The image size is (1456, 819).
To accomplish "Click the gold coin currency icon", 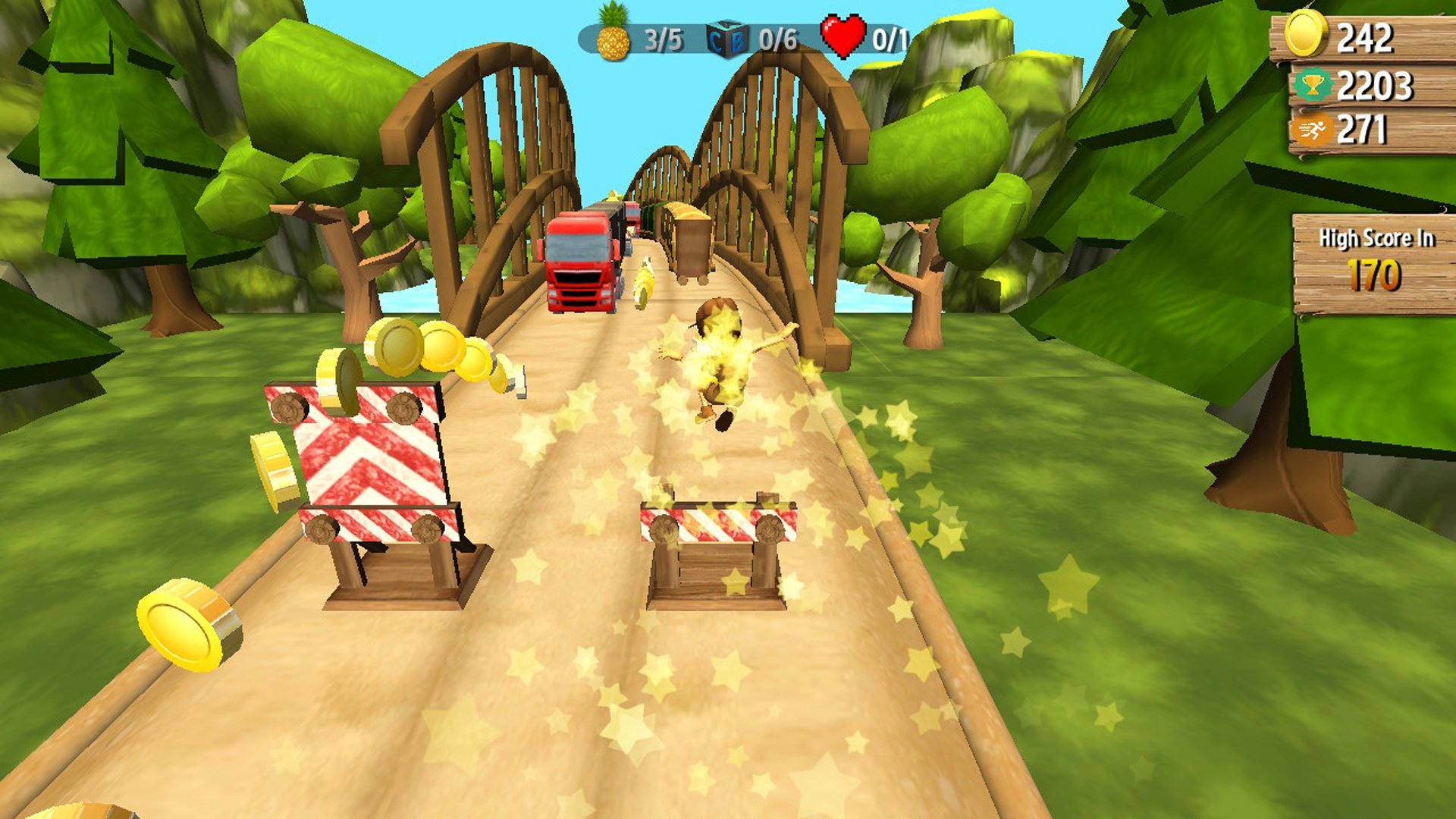I will coord(1304,33).
